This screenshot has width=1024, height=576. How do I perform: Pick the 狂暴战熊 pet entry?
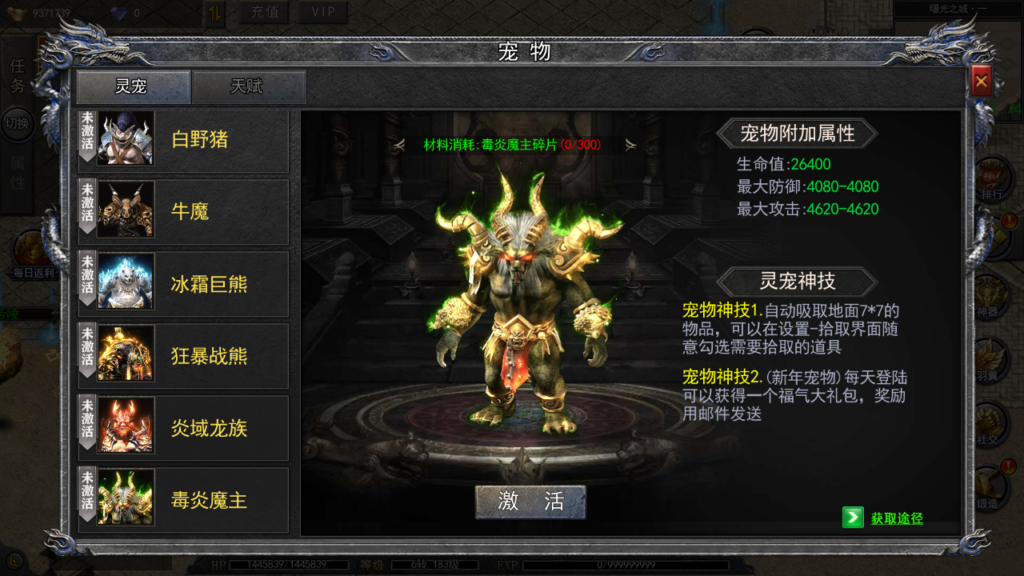click(x=185, y=356)
